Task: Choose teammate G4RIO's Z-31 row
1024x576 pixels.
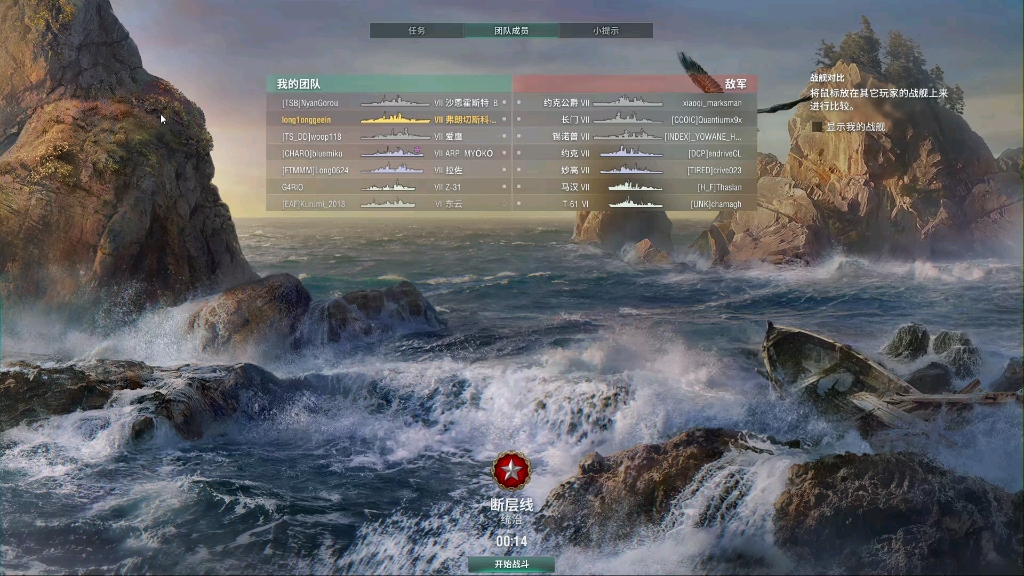Action: pos(389,187)
